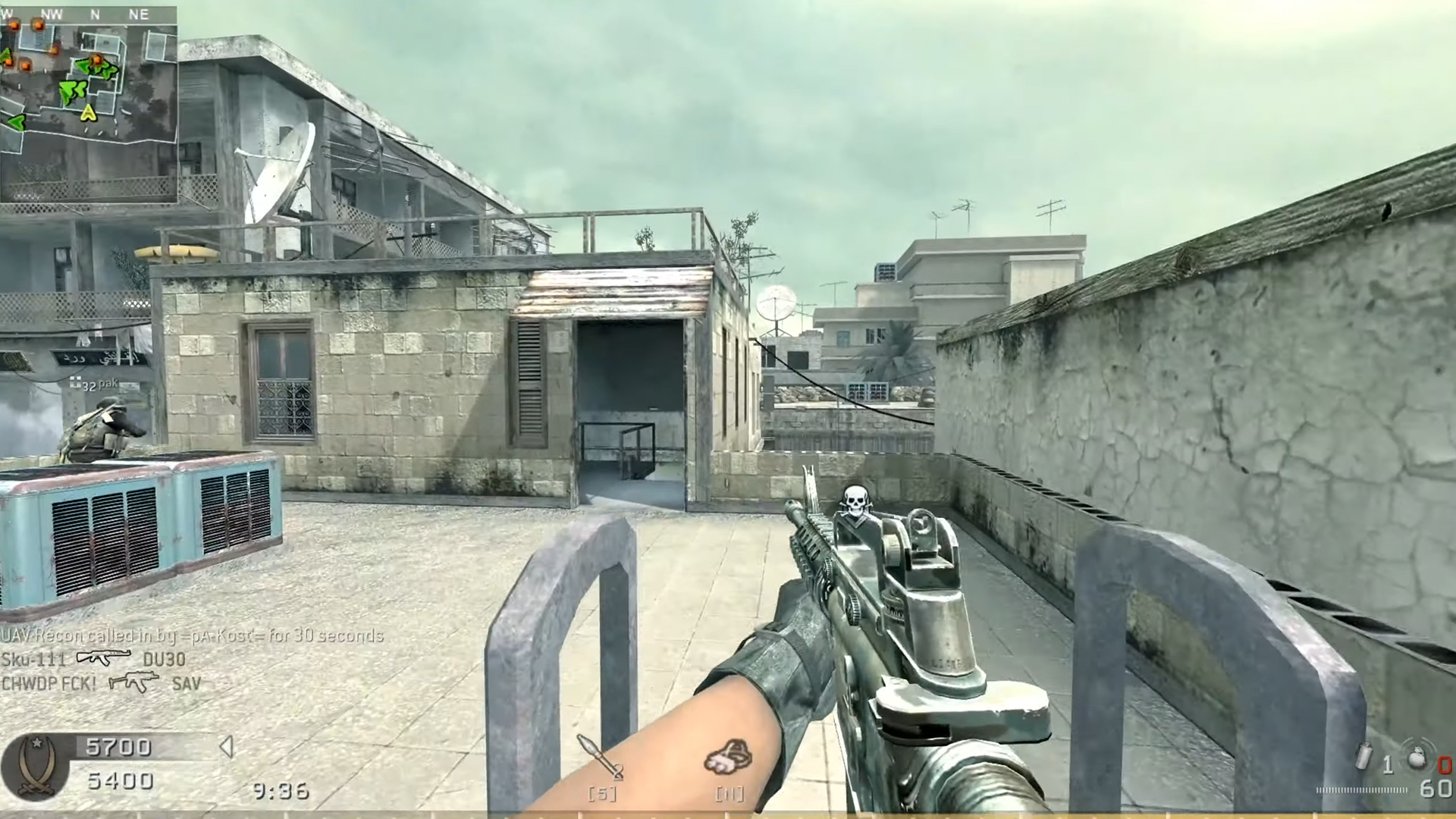Click the weapon icon beside CHWDP FCK!
The height and width of the screenshot is (819, 1456).
tap(135, 682)
